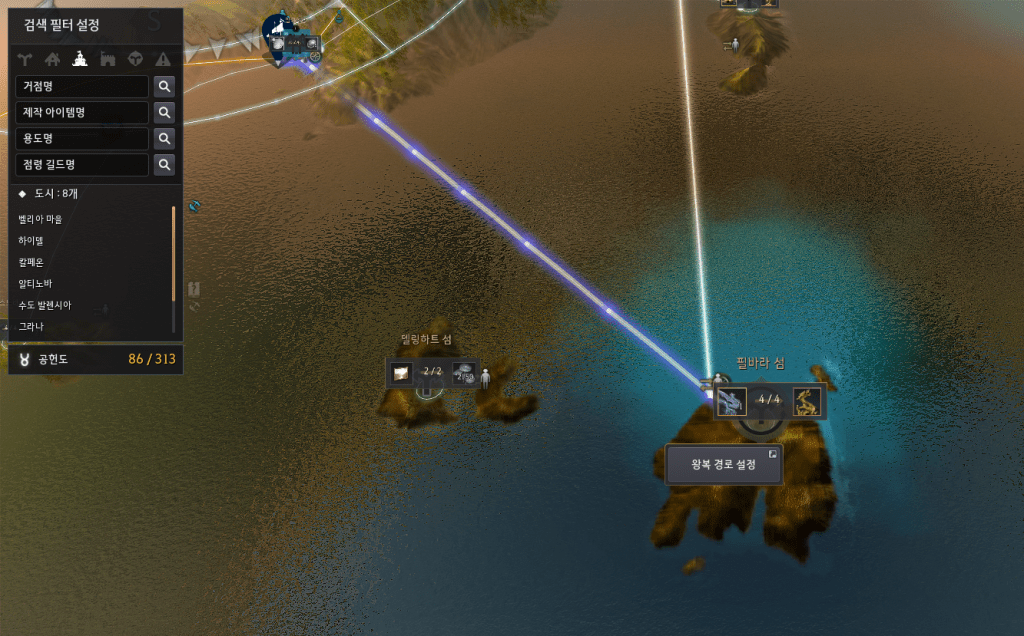Image resolution: width=1024 pixels, height=636 pixels.
Task: Focus the 거점명 search field
Action: click(x=82, y=87)
